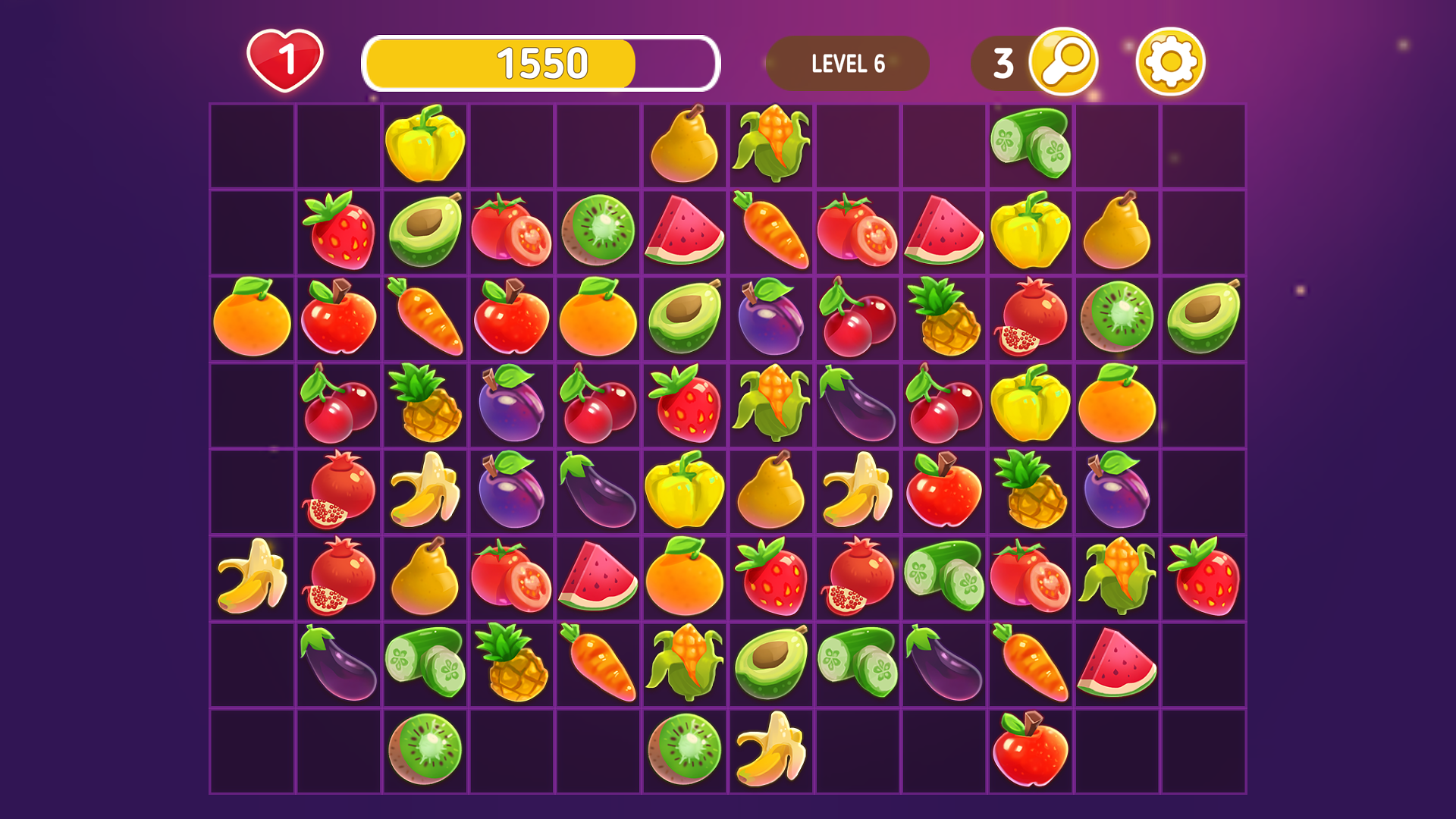This screenshot has height=819, width=1456.
Task: Select the kiwi tile between tomato and watermelon
Action: click(x=598, y=231)
